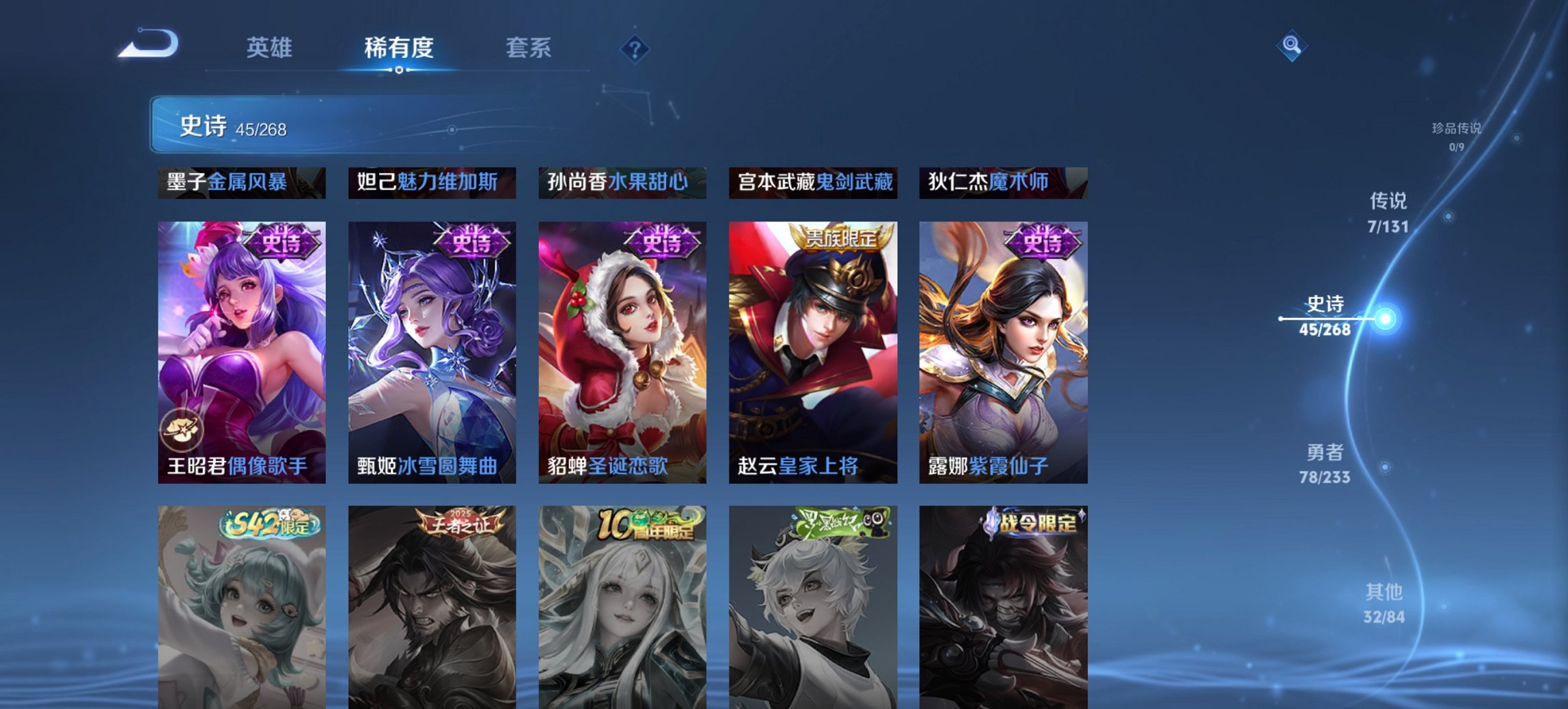Switch to the 套系 tab

[x=529, y=48]
